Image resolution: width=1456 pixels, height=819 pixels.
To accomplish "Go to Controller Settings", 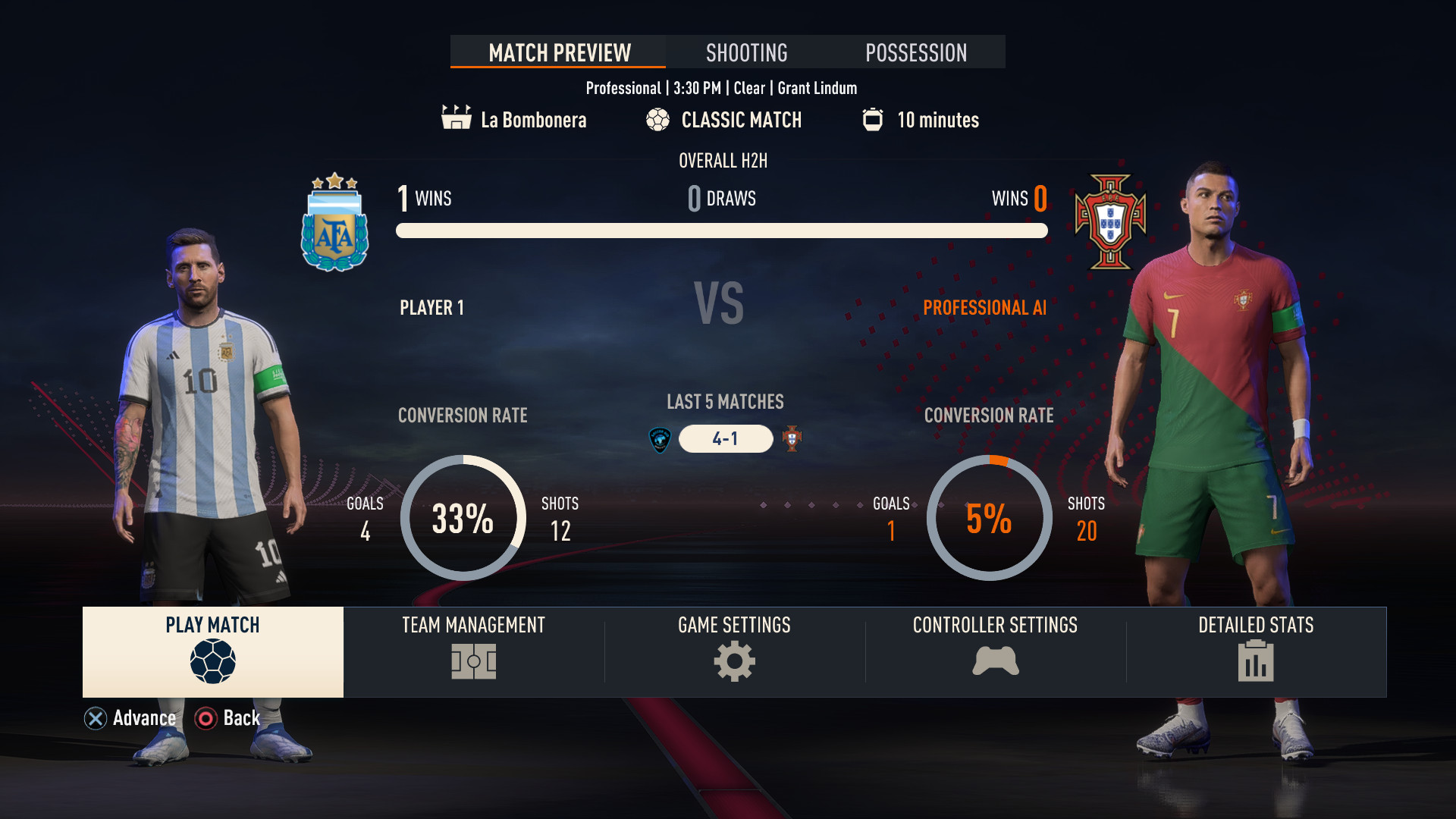I will coord(995,651).
